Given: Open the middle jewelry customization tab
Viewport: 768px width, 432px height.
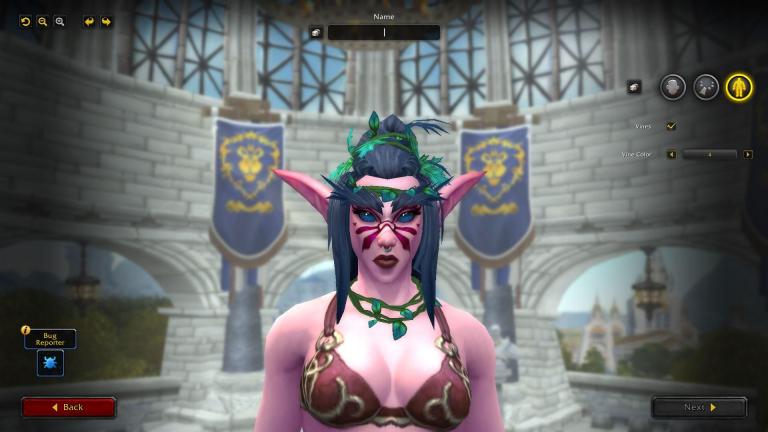Looking at the screenshot, I should click(706, 87).
